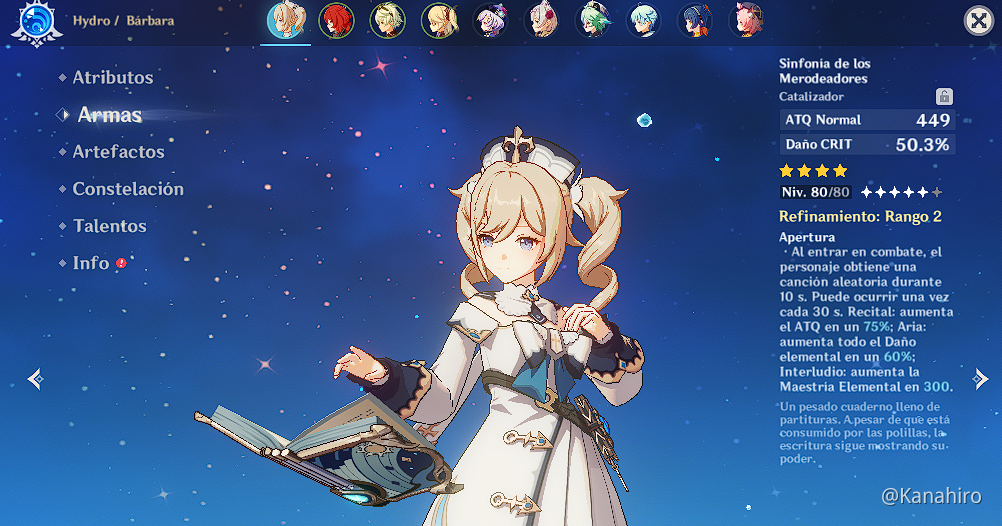Open the Atributos menu entry

tap(112, 77)
